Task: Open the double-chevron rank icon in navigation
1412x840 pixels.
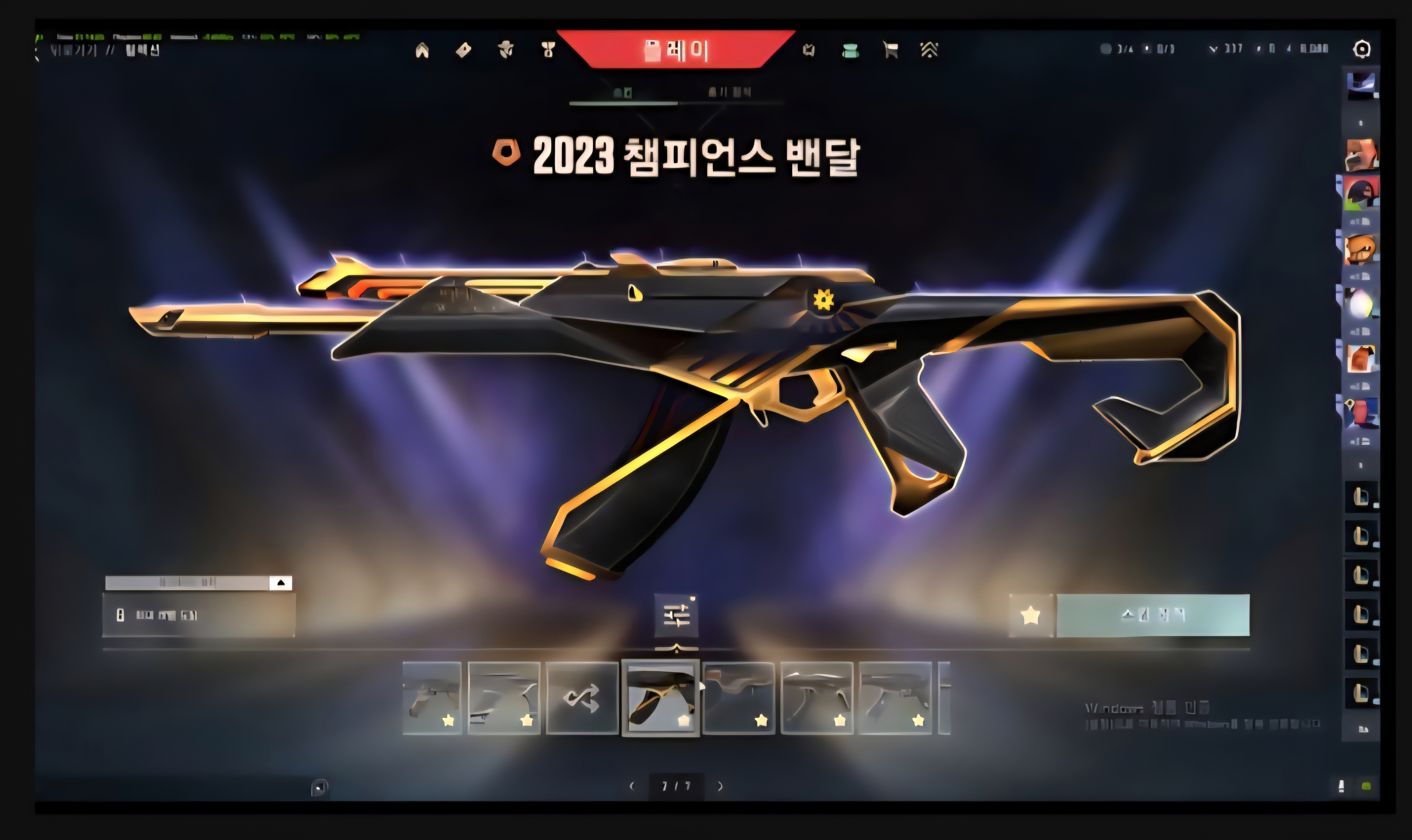Action: 929,50
